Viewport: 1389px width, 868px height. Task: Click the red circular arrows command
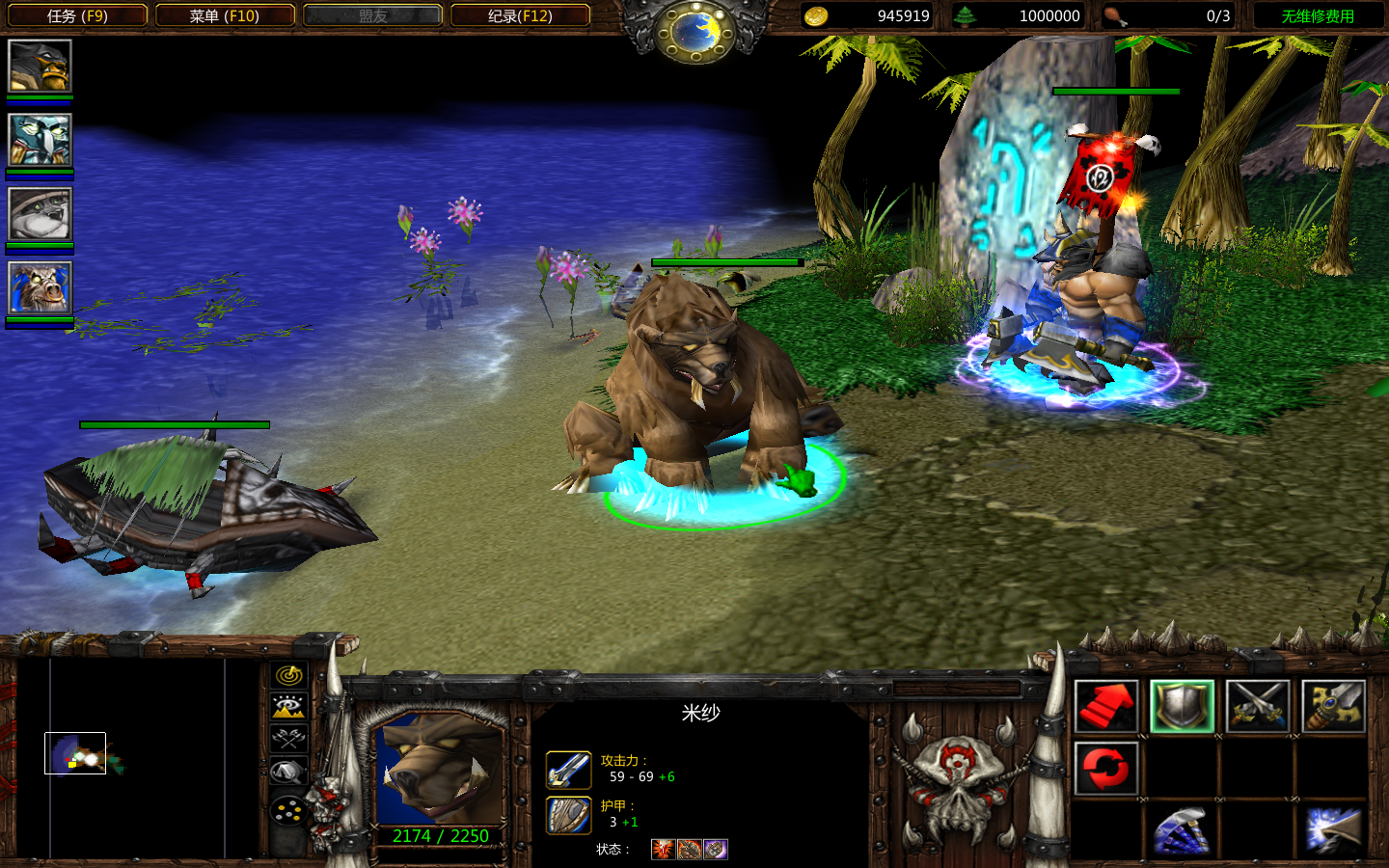(1105, 769)
